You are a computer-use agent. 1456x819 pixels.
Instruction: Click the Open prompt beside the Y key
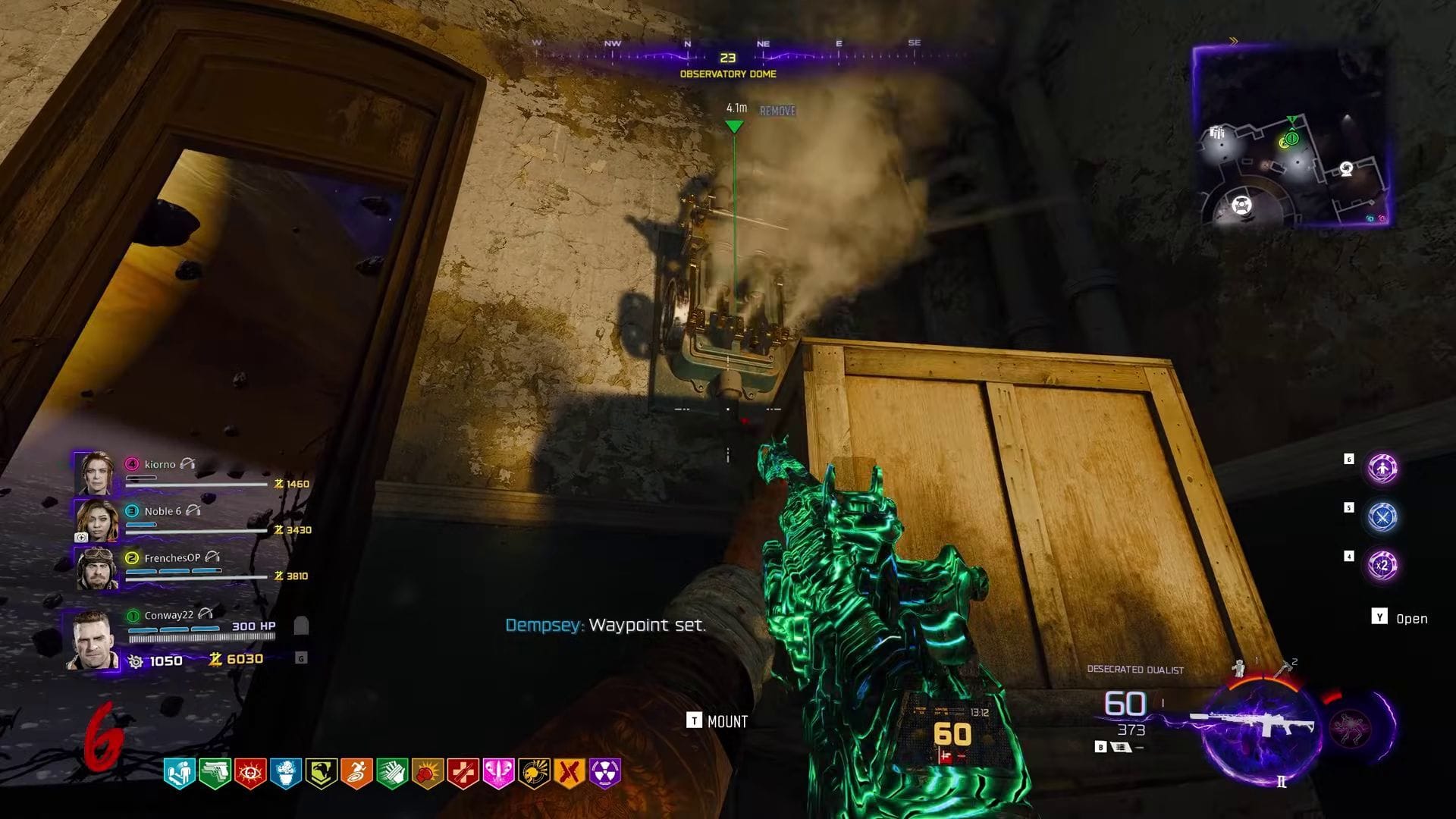(x=1410, y=618)
